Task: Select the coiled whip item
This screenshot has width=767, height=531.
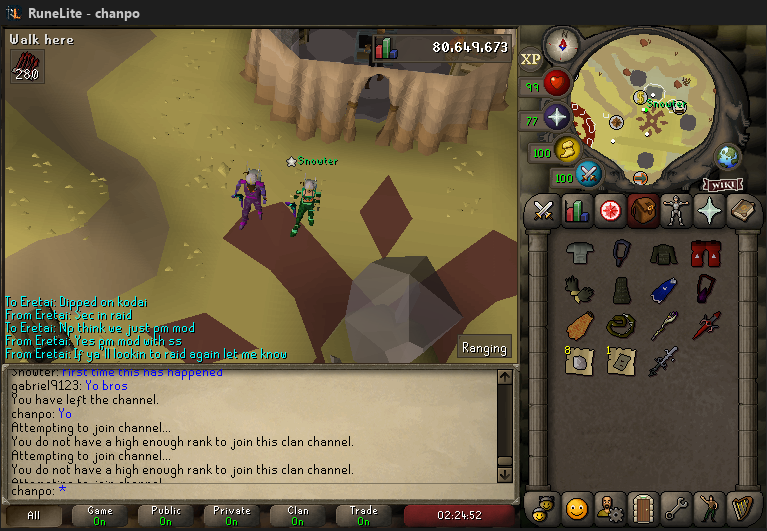Action: point(621,326)
